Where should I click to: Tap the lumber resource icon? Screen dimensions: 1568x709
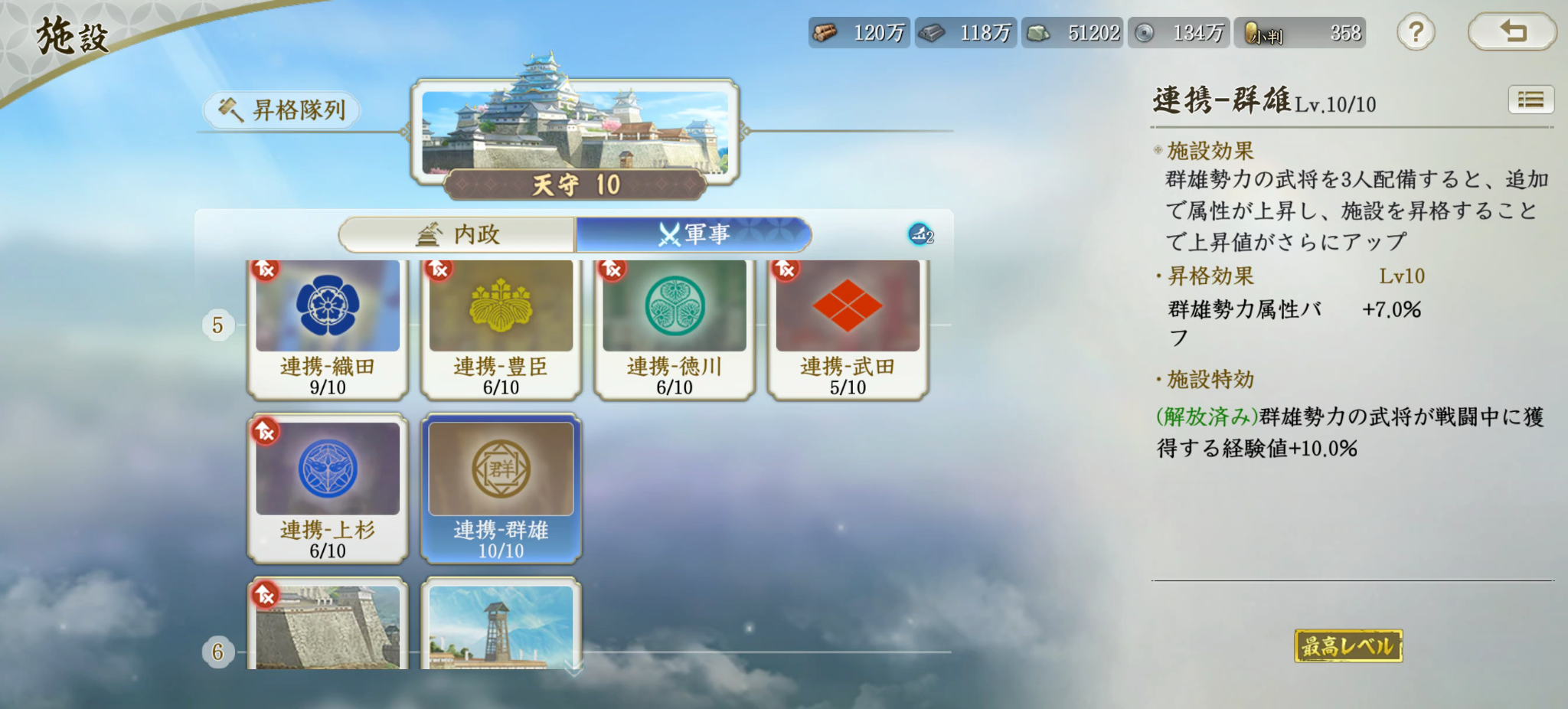pos(825,33)
